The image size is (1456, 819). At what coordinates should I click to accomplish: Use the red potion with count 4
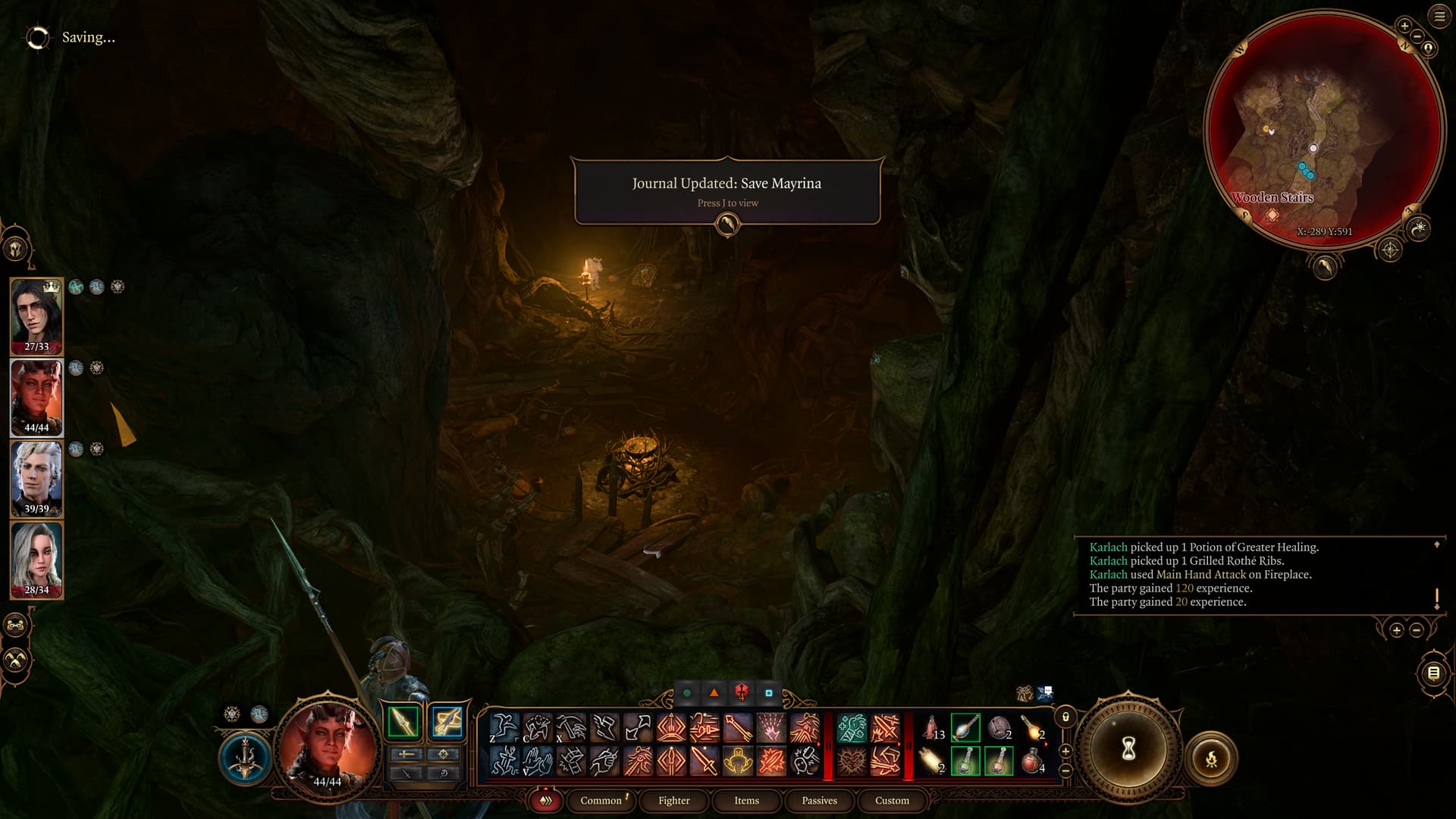1032,761
